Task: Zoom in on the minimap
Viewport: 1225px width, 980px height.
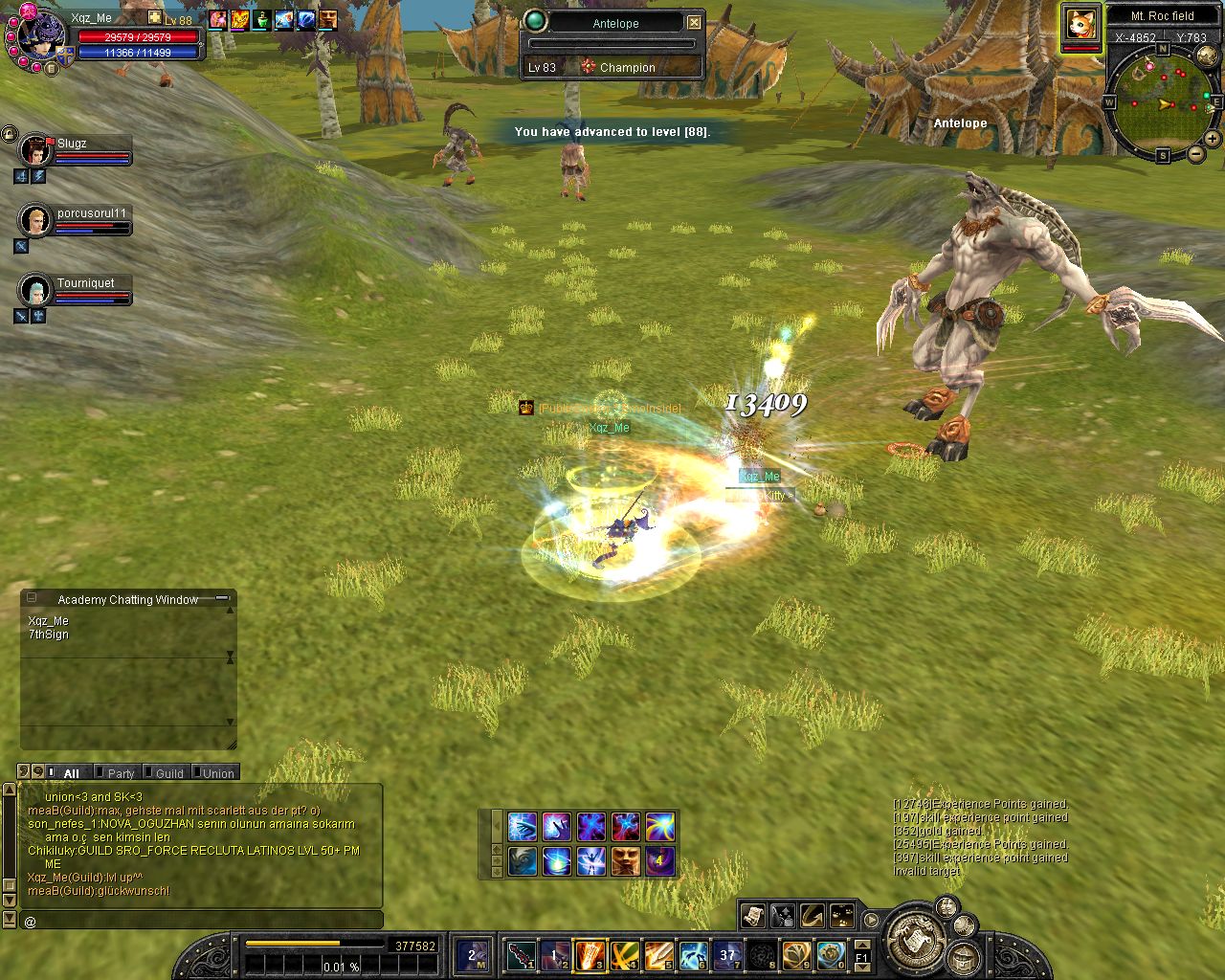Action: 1213,139
